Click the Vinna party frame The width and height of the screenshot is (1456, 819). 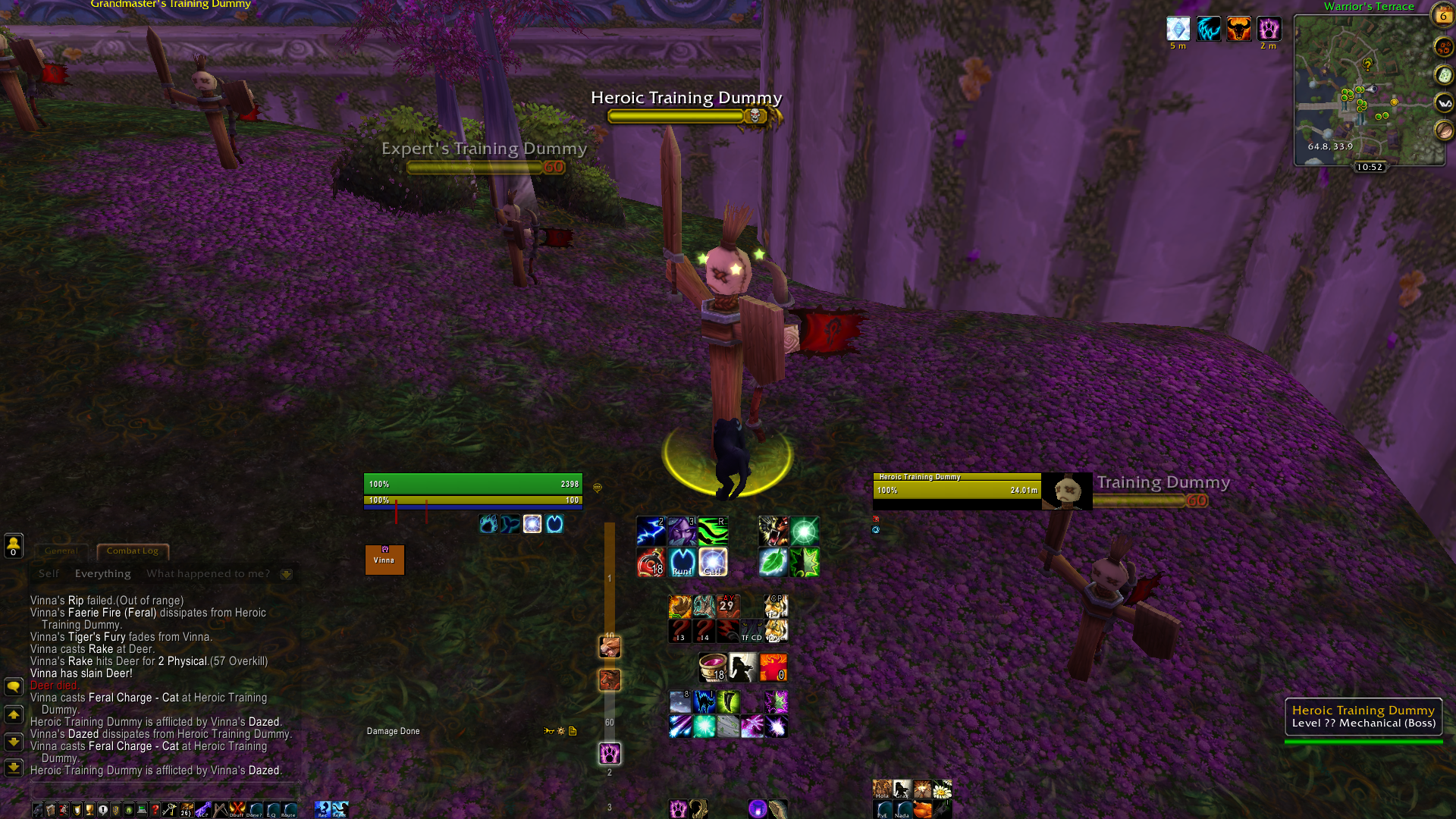tap(384, 560)
